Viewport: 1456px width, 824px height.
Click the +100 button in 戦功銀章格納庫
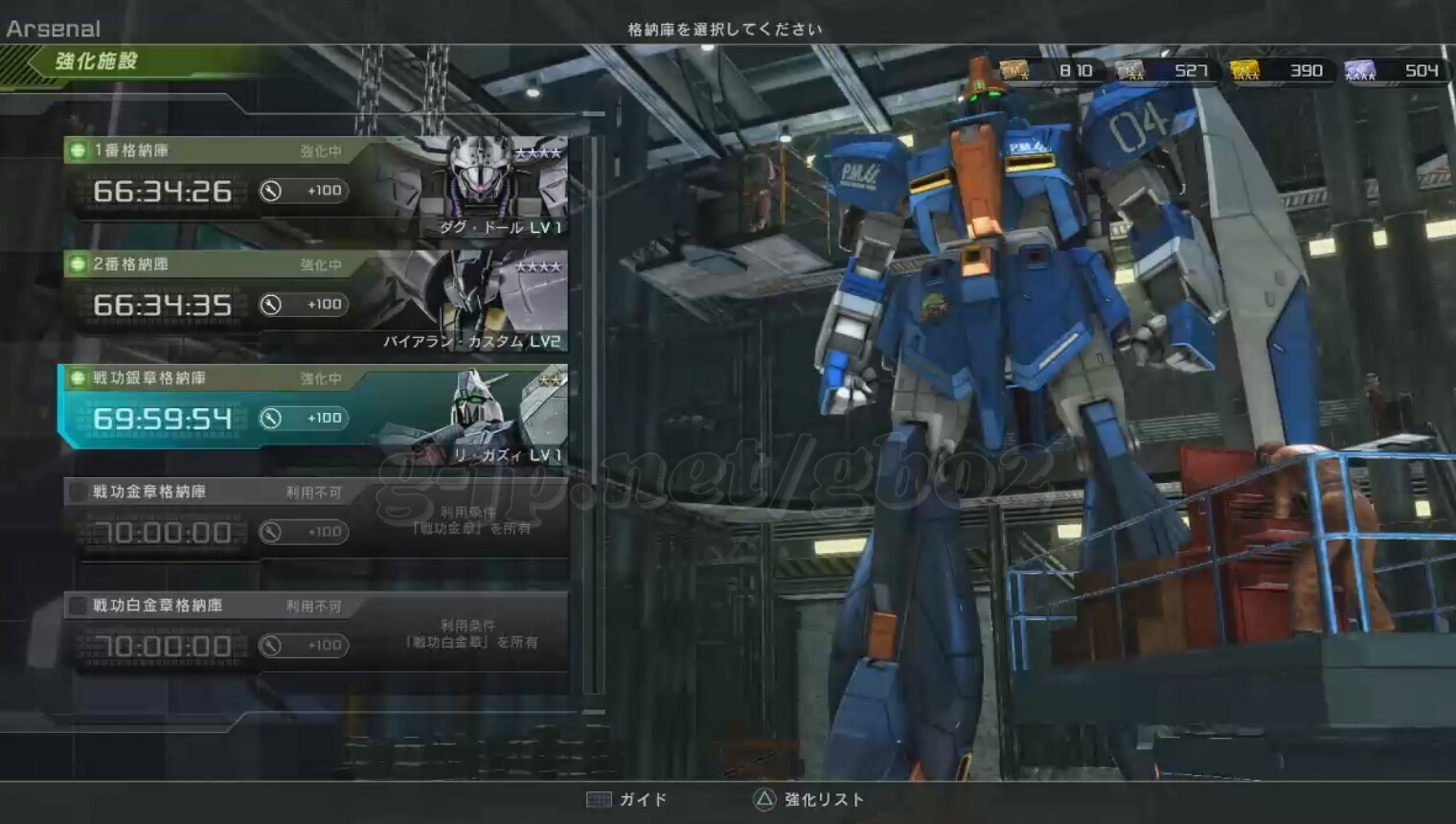pyautogui.click(x=303, y=419)
